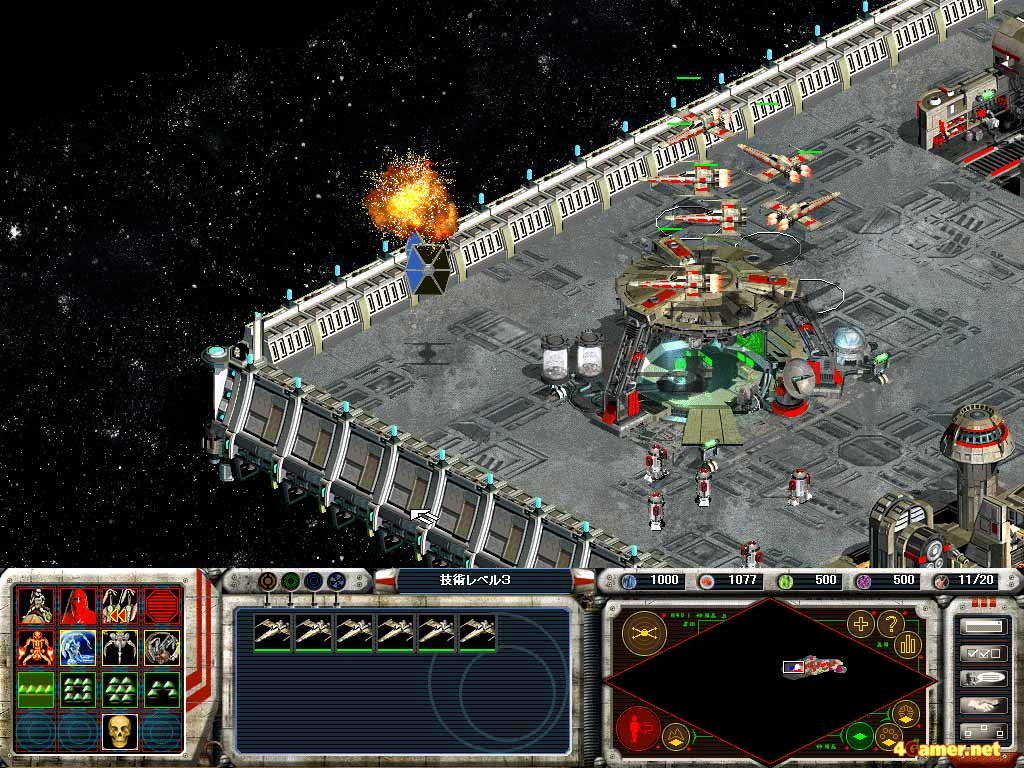Open the handshake diplomacy button
This screenshot has width=1024, height=768.
click(x=982, y=704)
